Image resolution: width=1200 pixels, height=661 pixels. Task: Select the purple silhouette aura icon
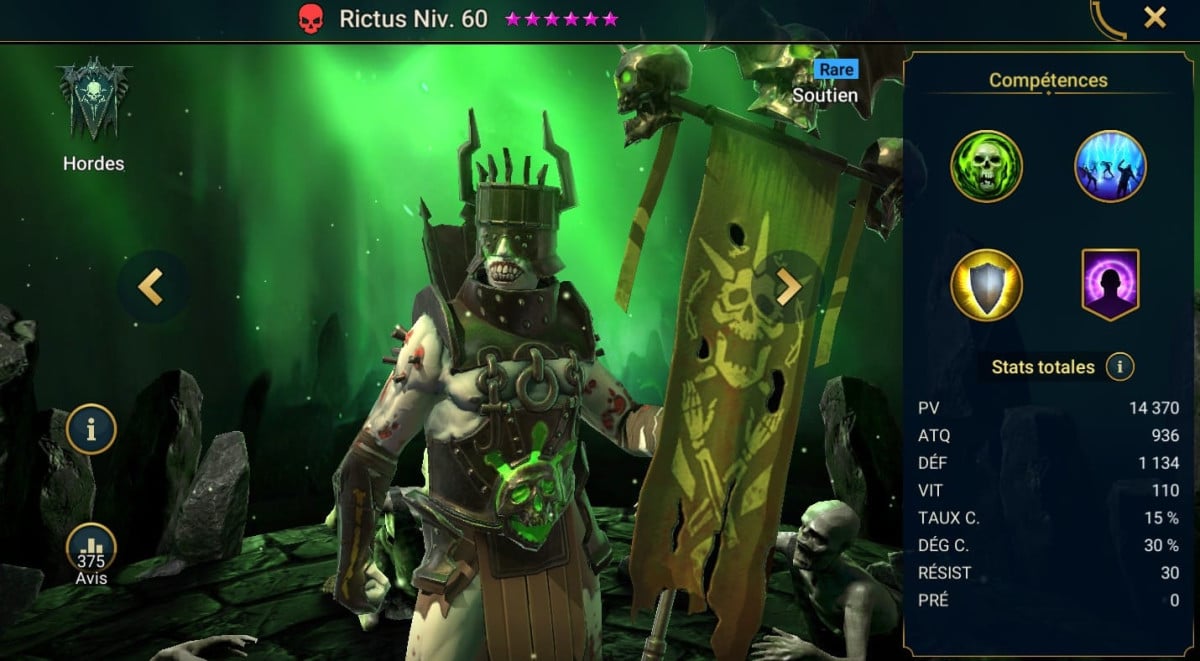[x=1110, y=285]
